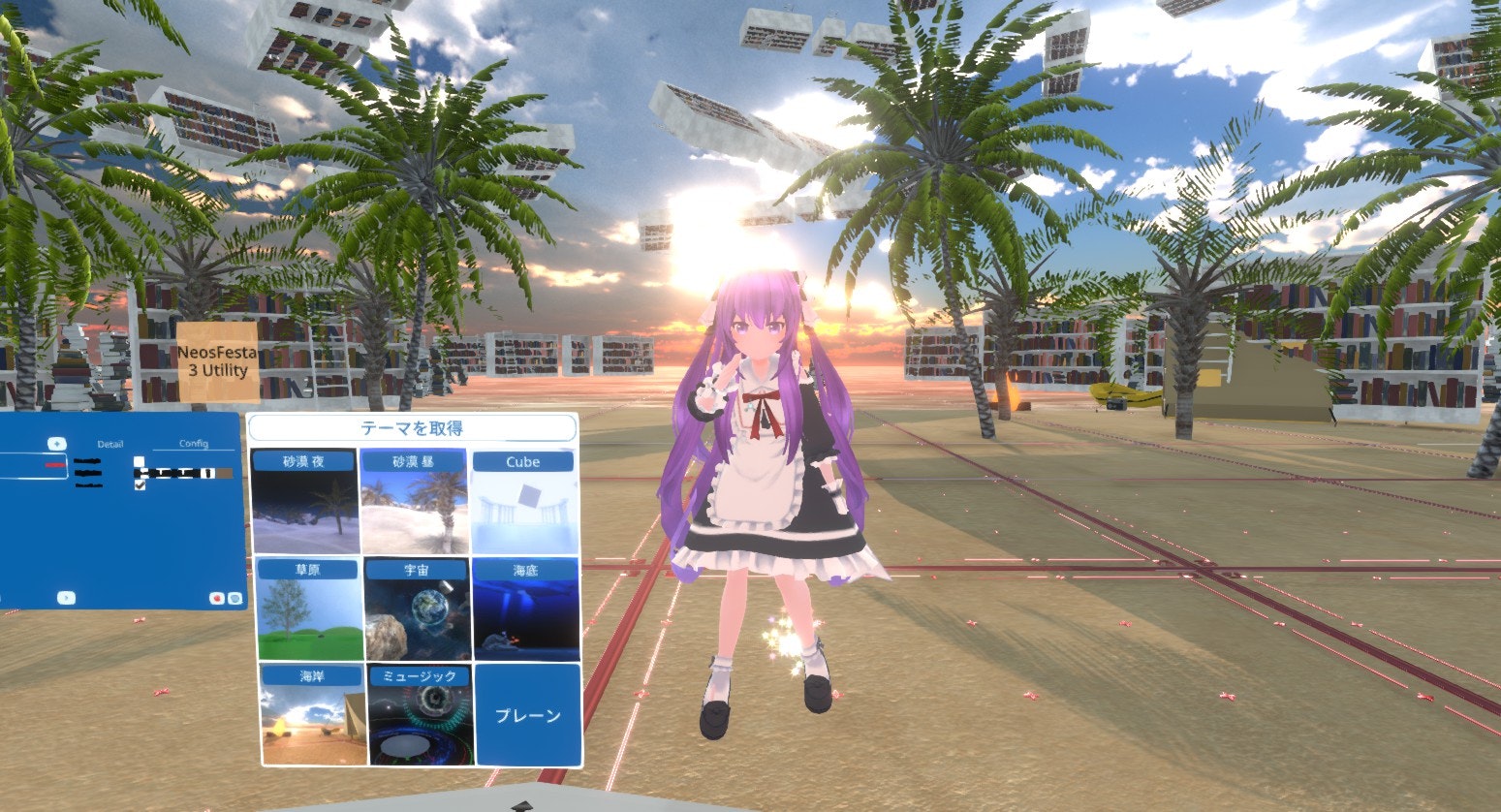This screenshot has height=812, width=1501.
Task: Pick the Cube theme tile
Action: [523, 502]
